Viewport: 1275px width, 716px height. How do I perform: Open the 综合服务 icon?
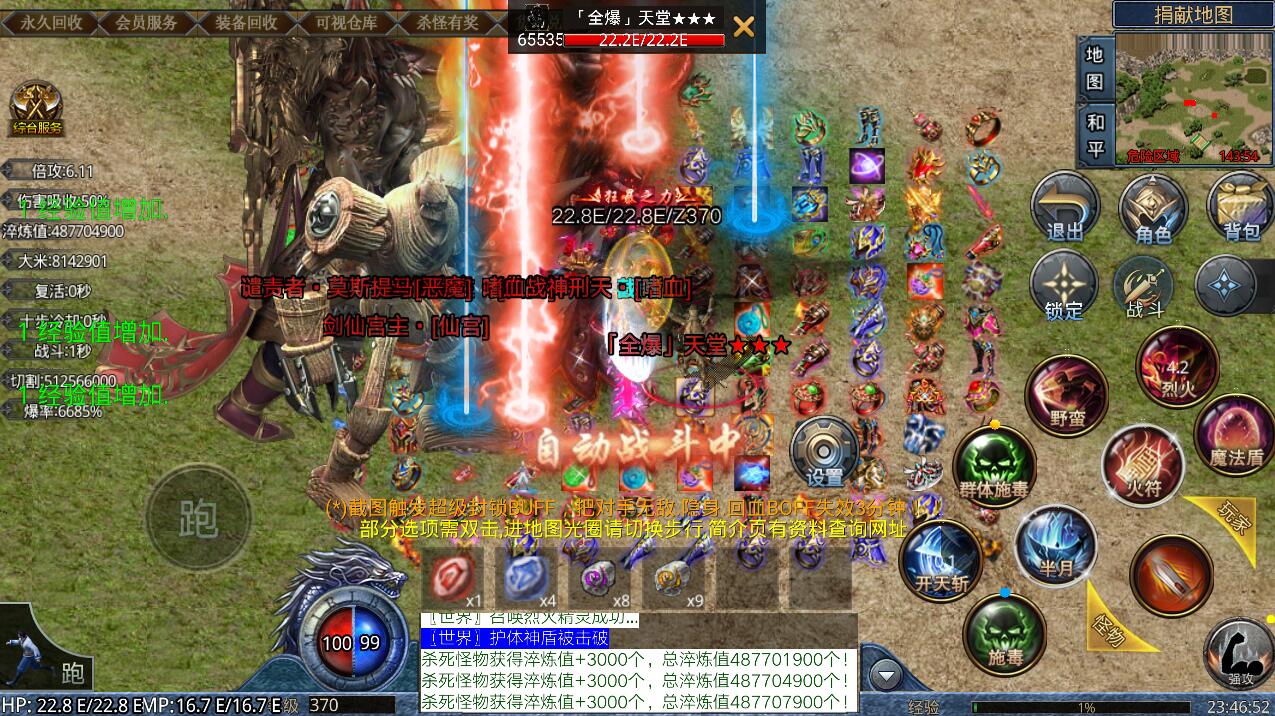pos(38,108)
